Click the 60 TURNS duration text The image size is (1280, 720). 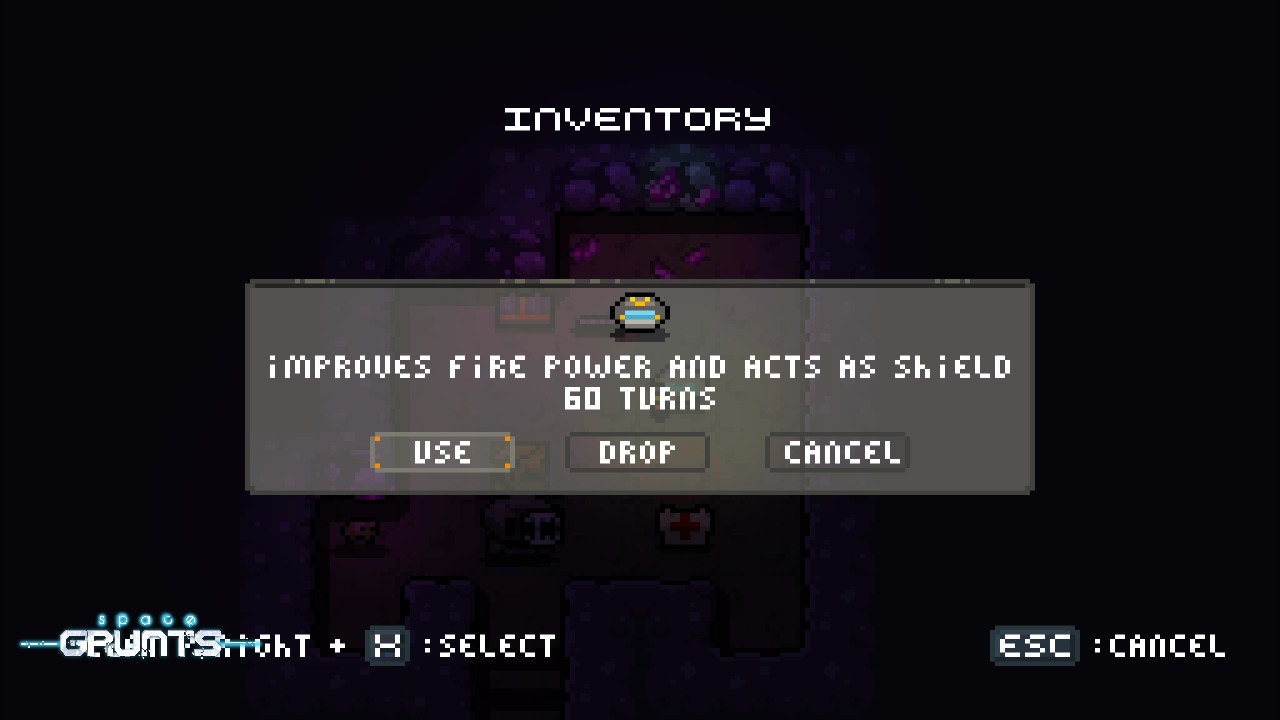pos(640,397)
